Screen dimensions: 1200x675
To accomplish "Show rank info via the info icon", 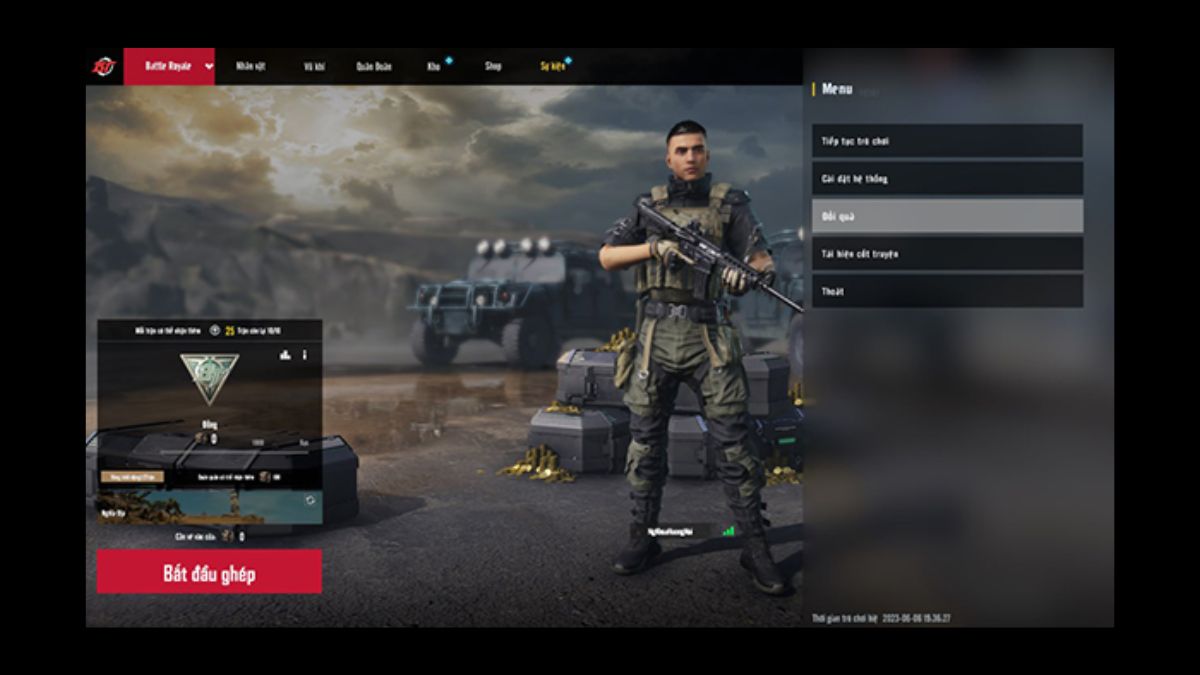I will click(x=305, y=355).
